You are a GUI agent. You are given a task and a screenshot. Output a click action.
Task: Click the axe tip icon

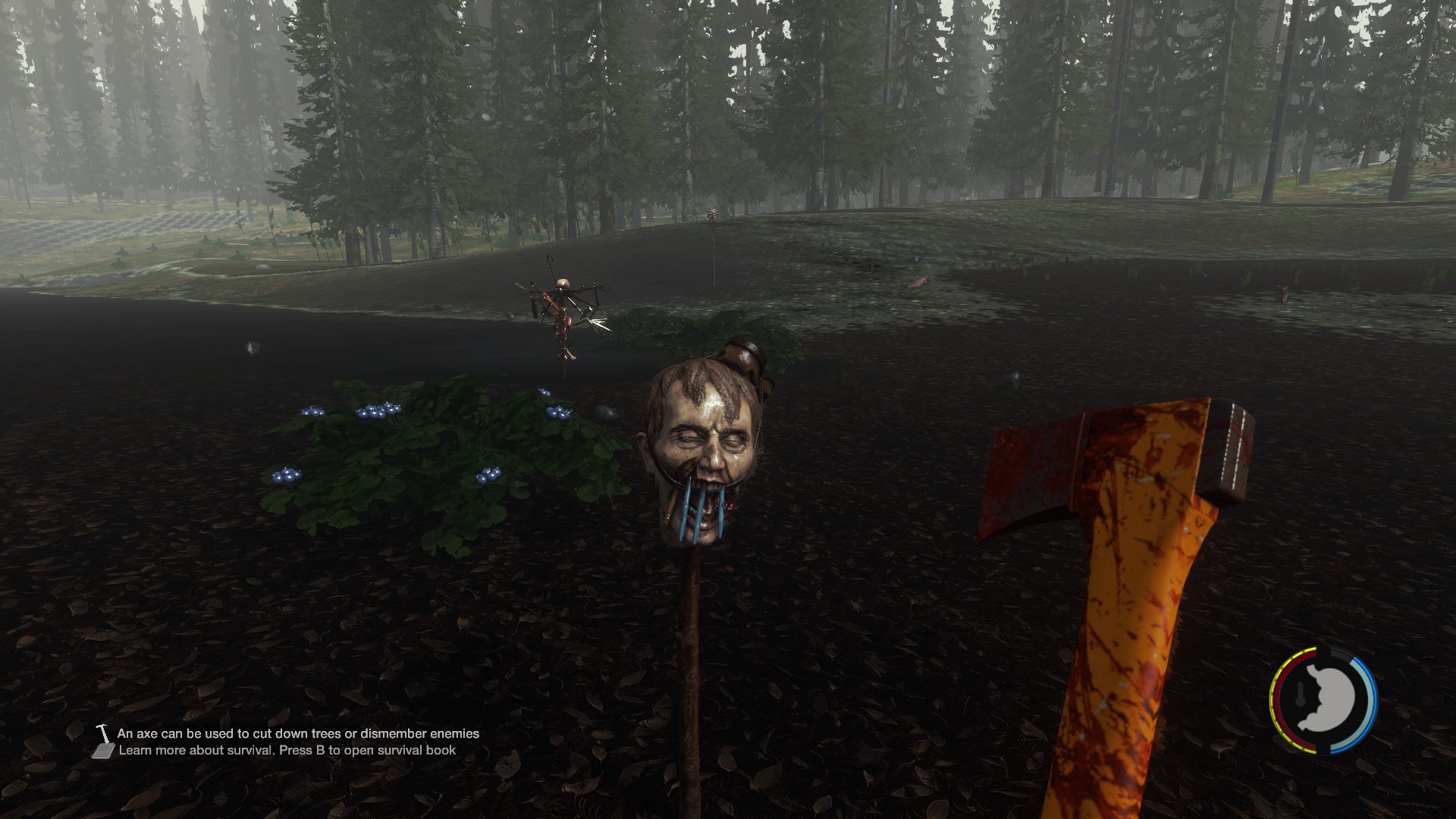tap(103, 733)
